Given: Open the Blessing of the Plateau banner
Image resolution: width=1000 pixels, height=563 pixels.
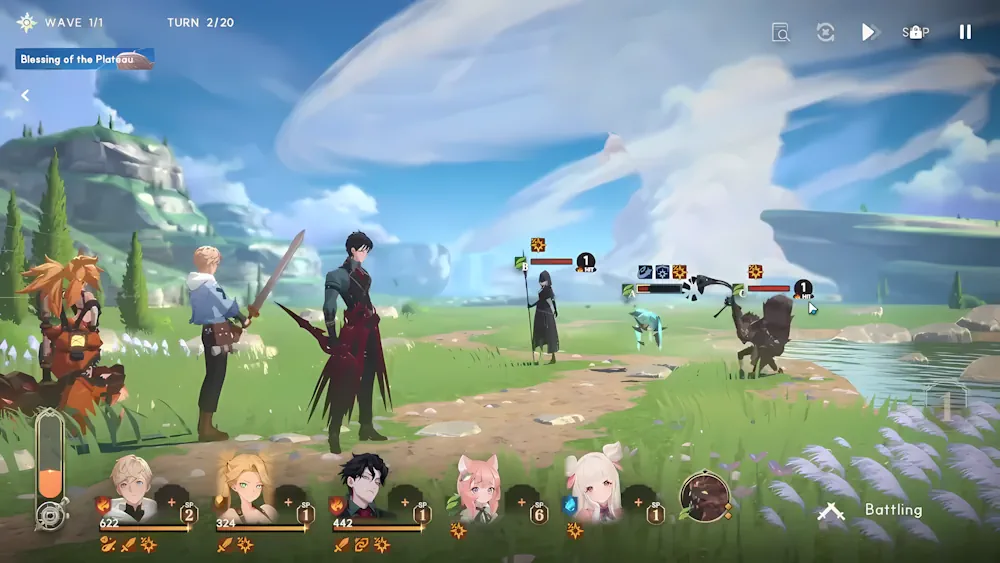Looking at the screenshot, I should [85, 60].
